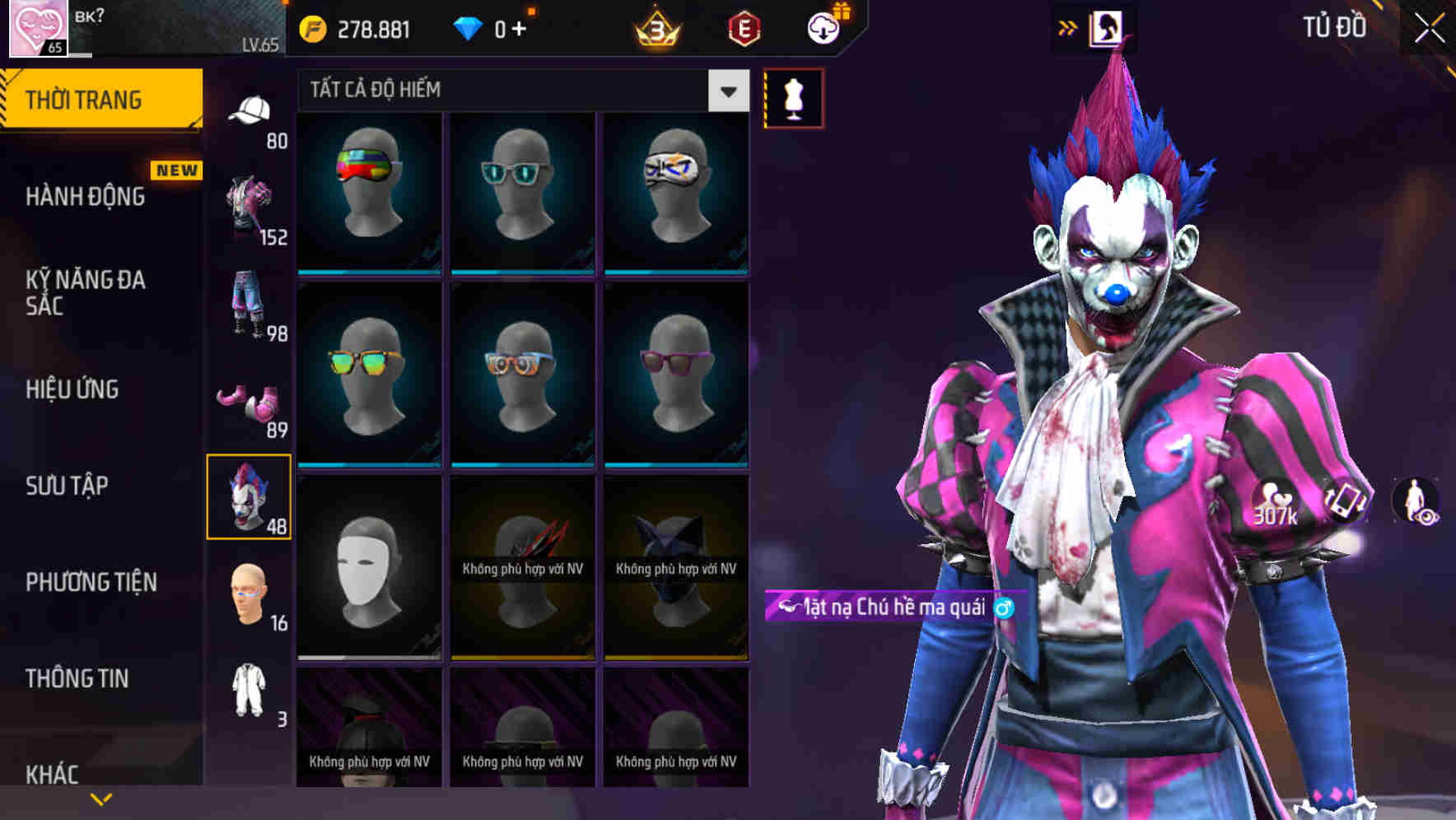Toggle the panel collapse double-arrow near top right
The image size is (1456, 820).
(x=1067, y=27)
